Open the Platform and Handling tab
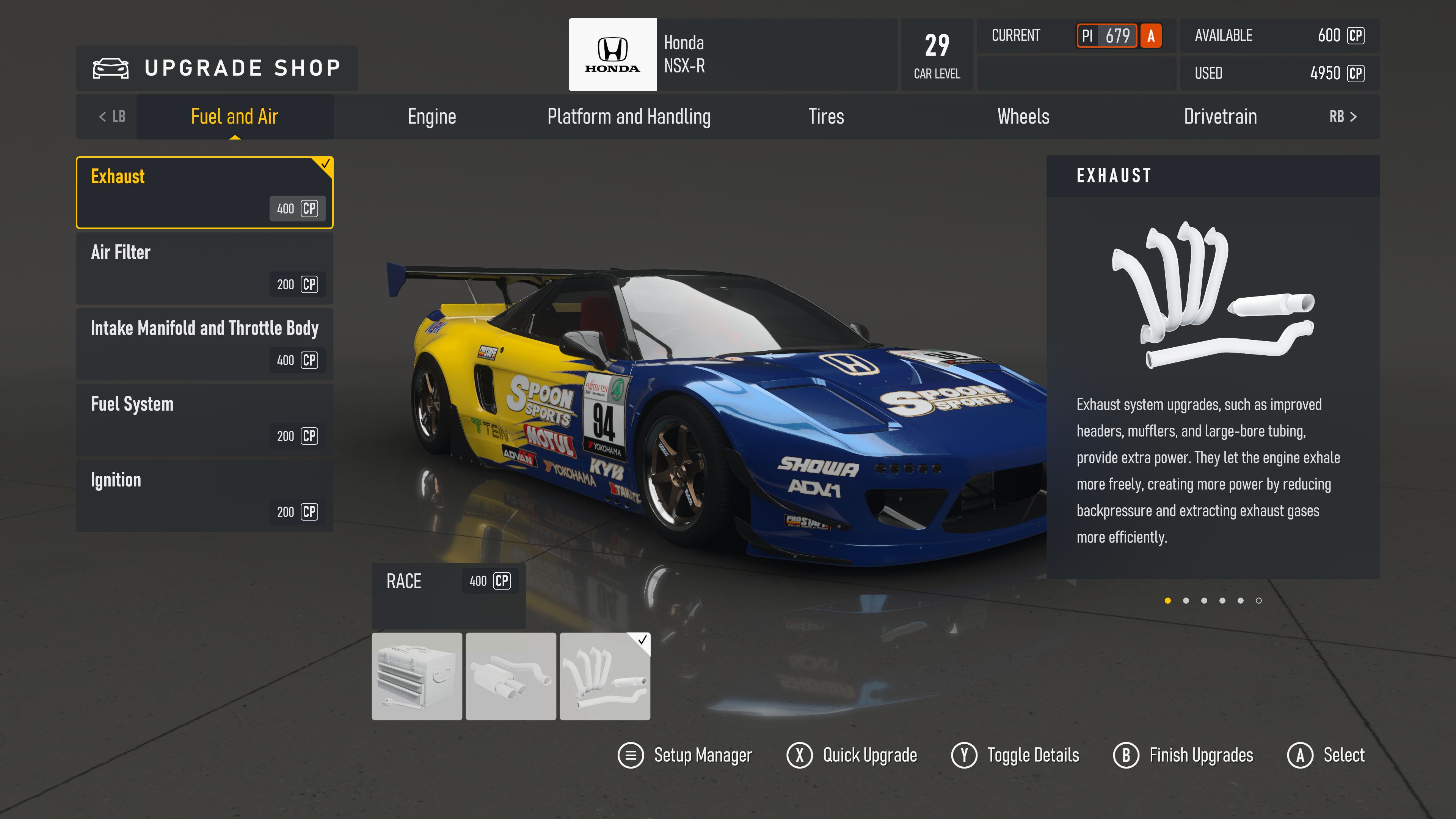The width and height of the screenshot is (1456, 819). [x=629, y=116]
